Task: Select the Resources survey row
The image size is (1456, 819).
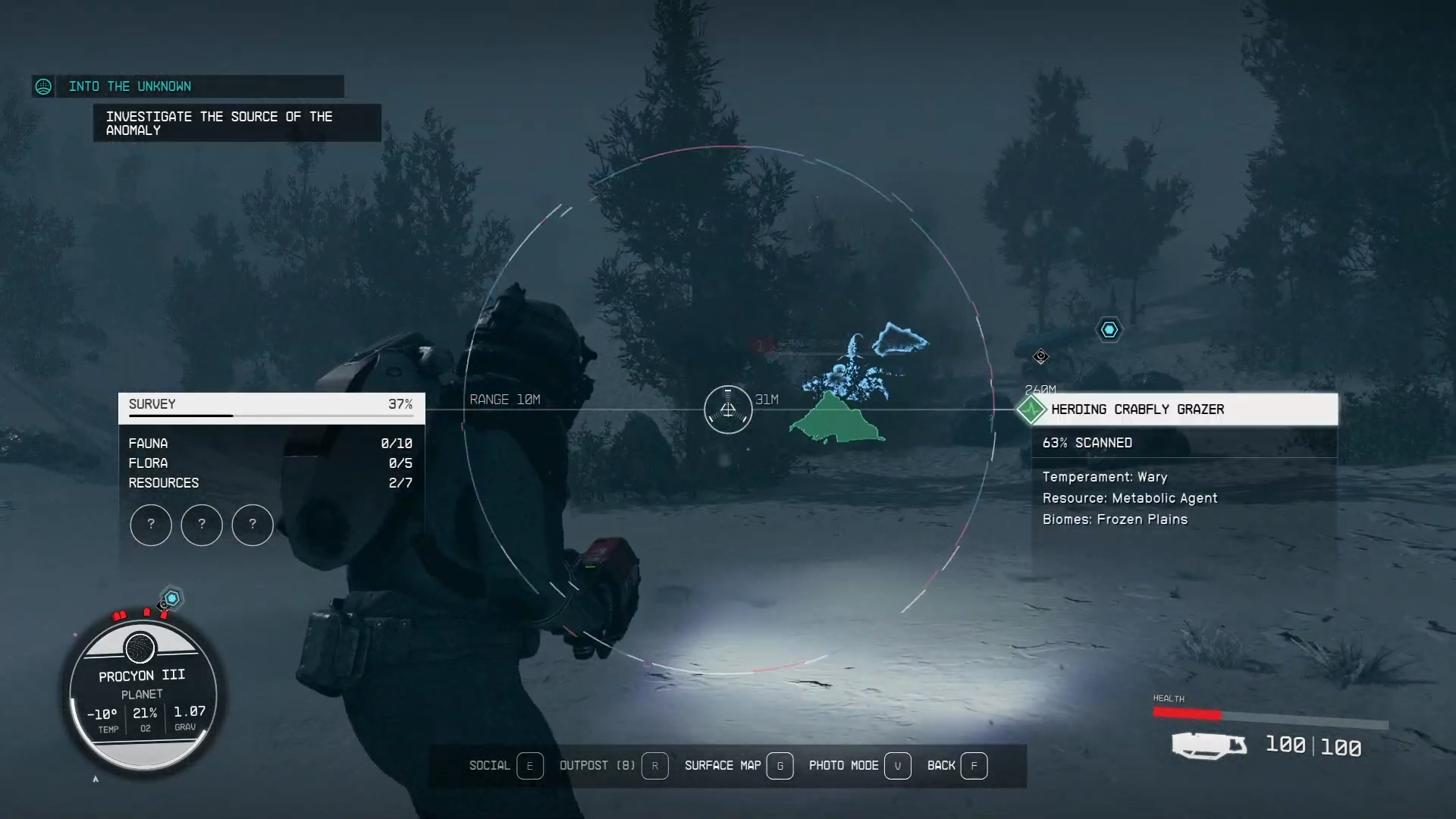Action: click(x=270, y=483)
